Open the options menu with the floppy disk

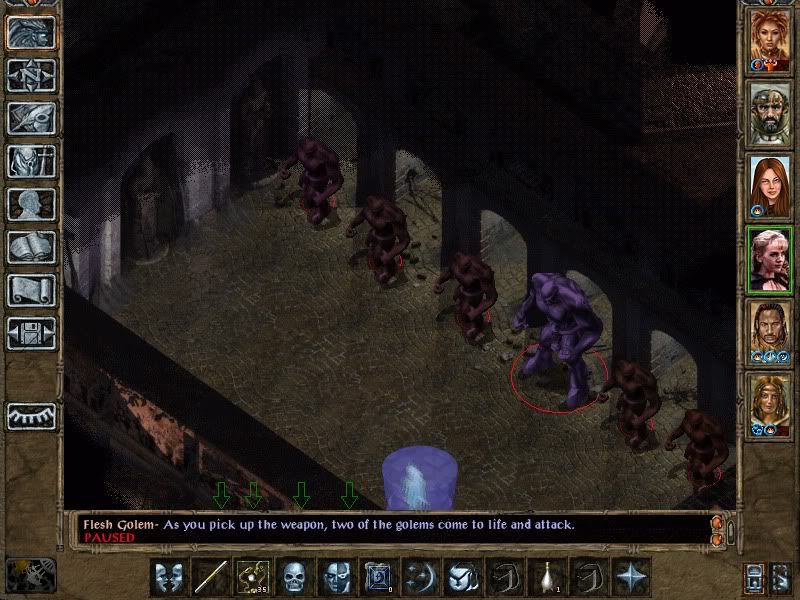tap(31, 333)
